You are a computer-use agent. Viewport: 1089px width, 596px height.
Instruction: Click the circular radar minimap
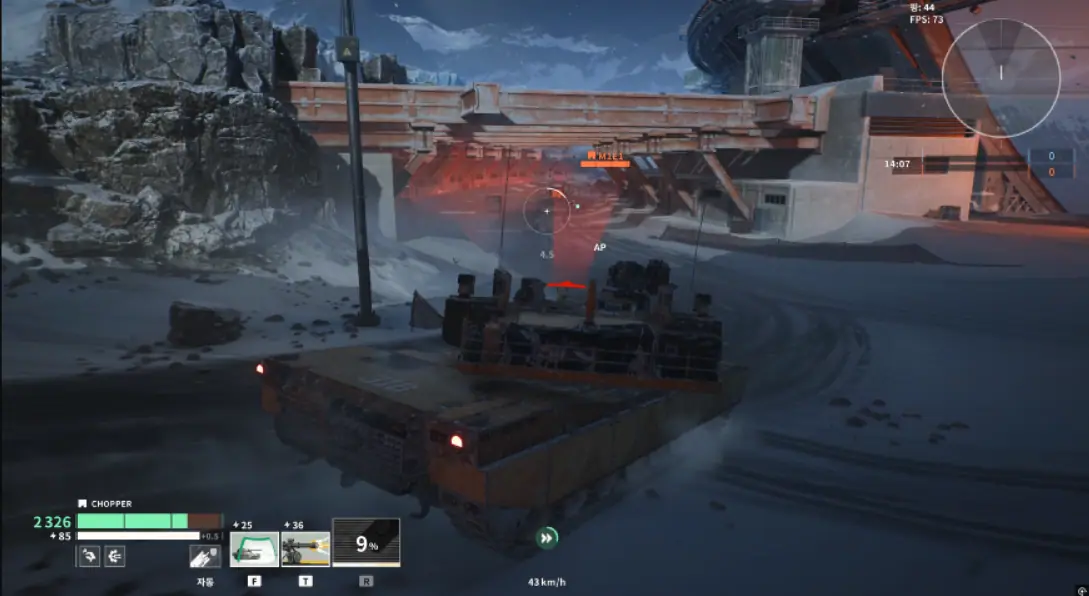coord(1000,78)
